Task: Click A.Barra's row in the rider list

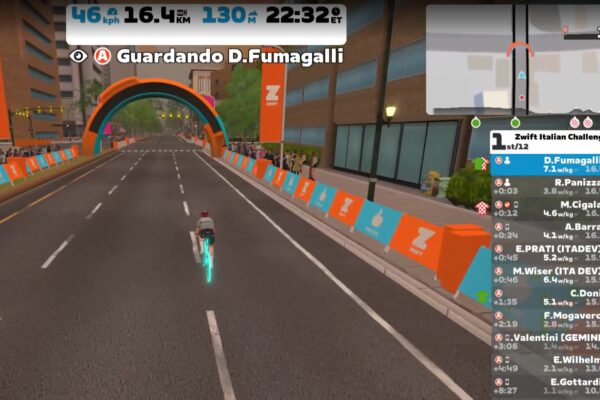Action: [546, 230]
